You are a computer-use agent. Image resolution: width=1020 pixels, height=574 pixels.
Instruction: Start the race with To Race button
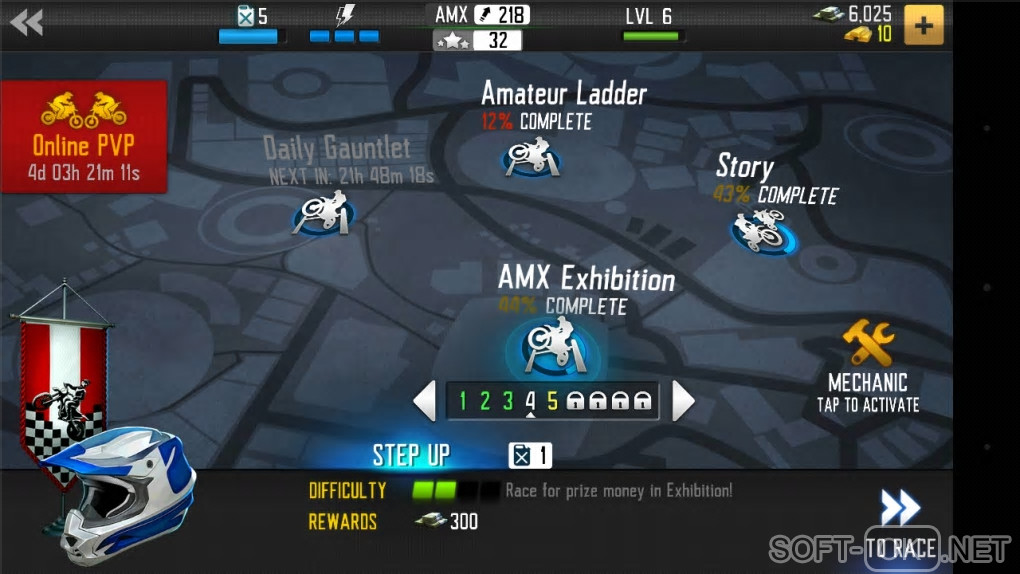pyautogui.click(x=900, y=525)
